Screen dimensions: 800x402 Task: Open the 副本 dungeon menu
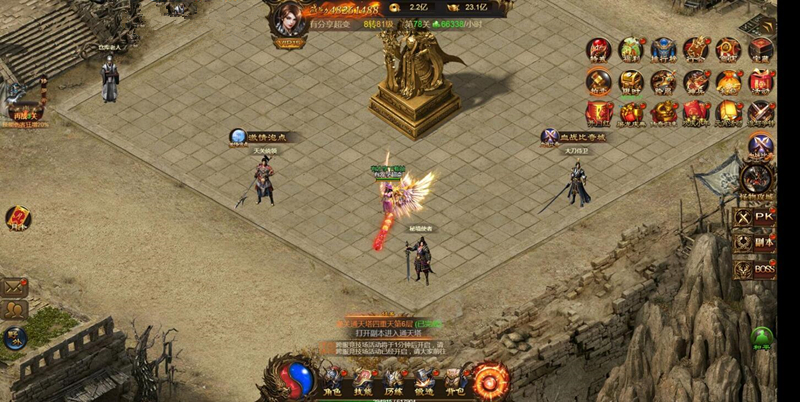[754, 242]
